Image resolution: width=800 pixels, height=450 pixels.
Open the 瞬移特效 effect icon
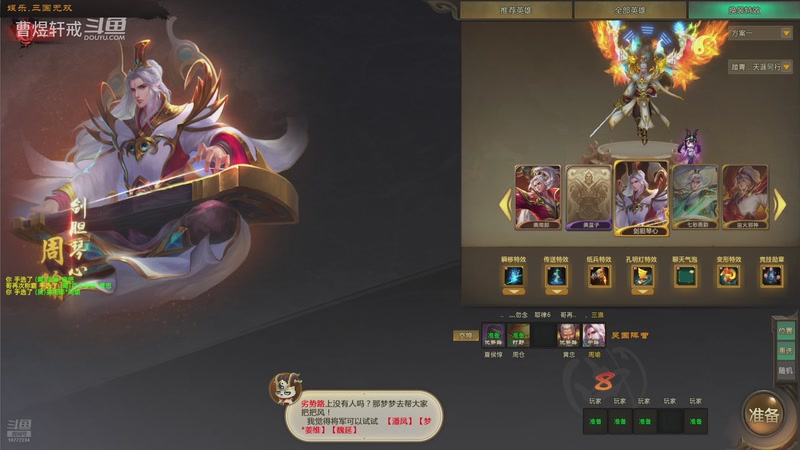(x=513, y=276)
